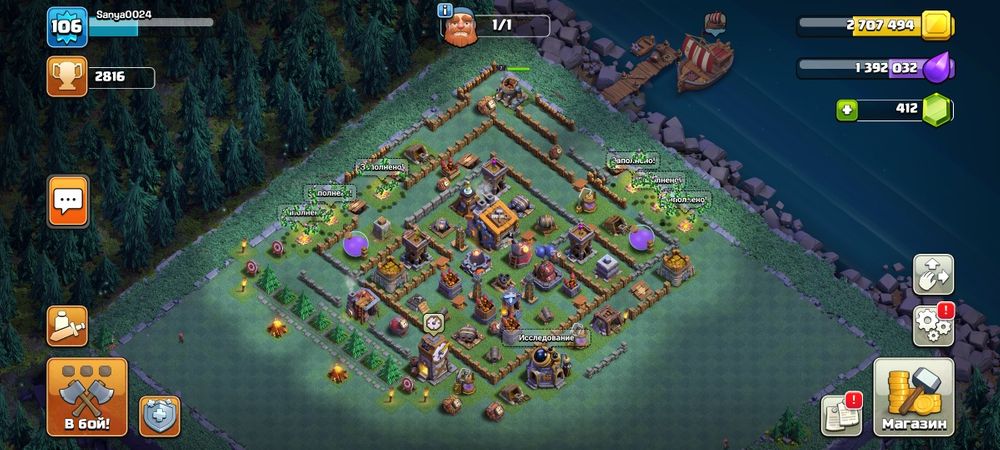The height and width of the screenshot is (450, 1000).
Task: Click the green plus to buy gems
Action: tap(847, 109)
